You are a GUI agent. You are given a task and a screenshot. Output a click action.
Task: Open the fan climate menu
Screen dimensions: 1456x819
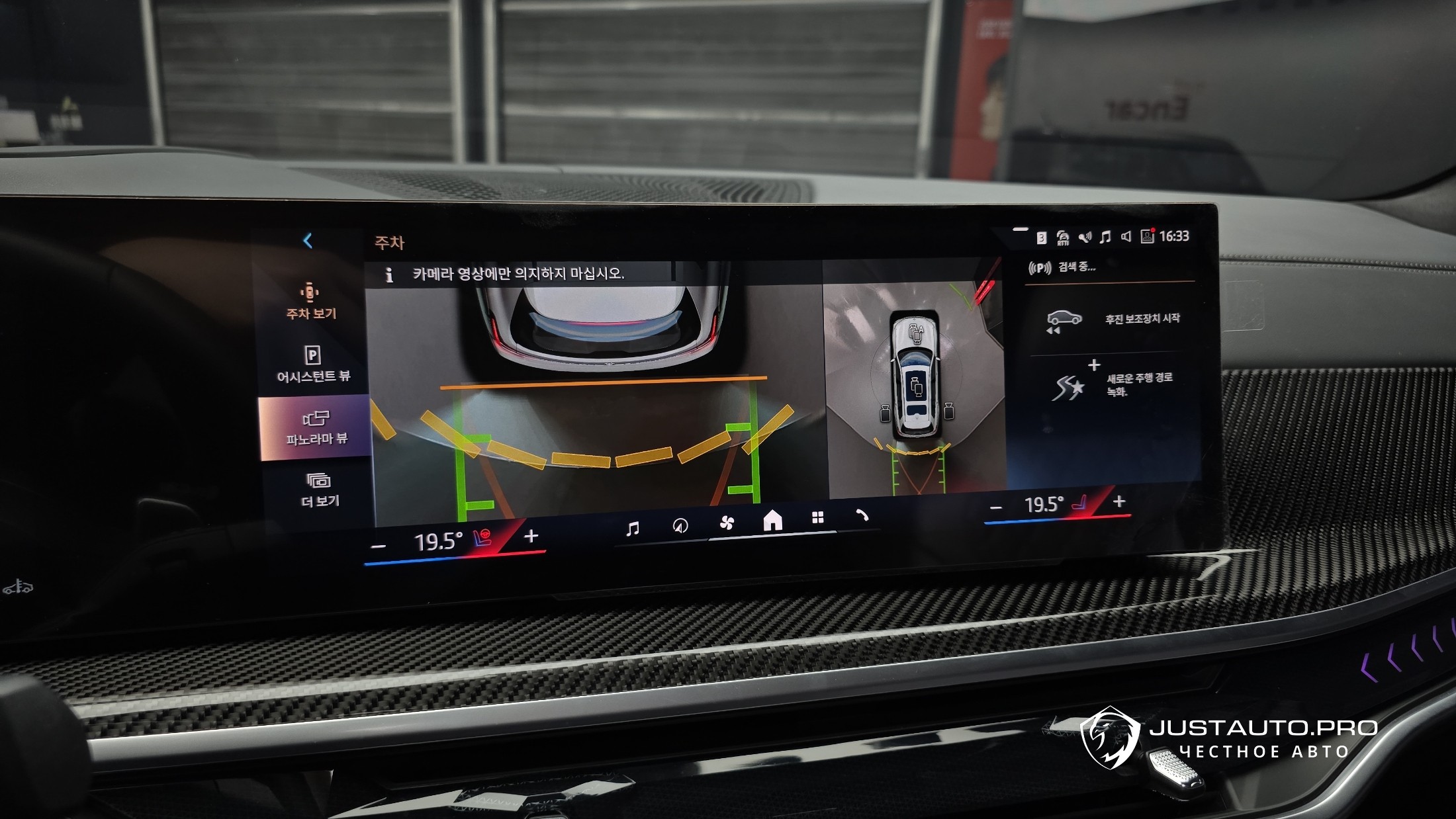point(727,523)
